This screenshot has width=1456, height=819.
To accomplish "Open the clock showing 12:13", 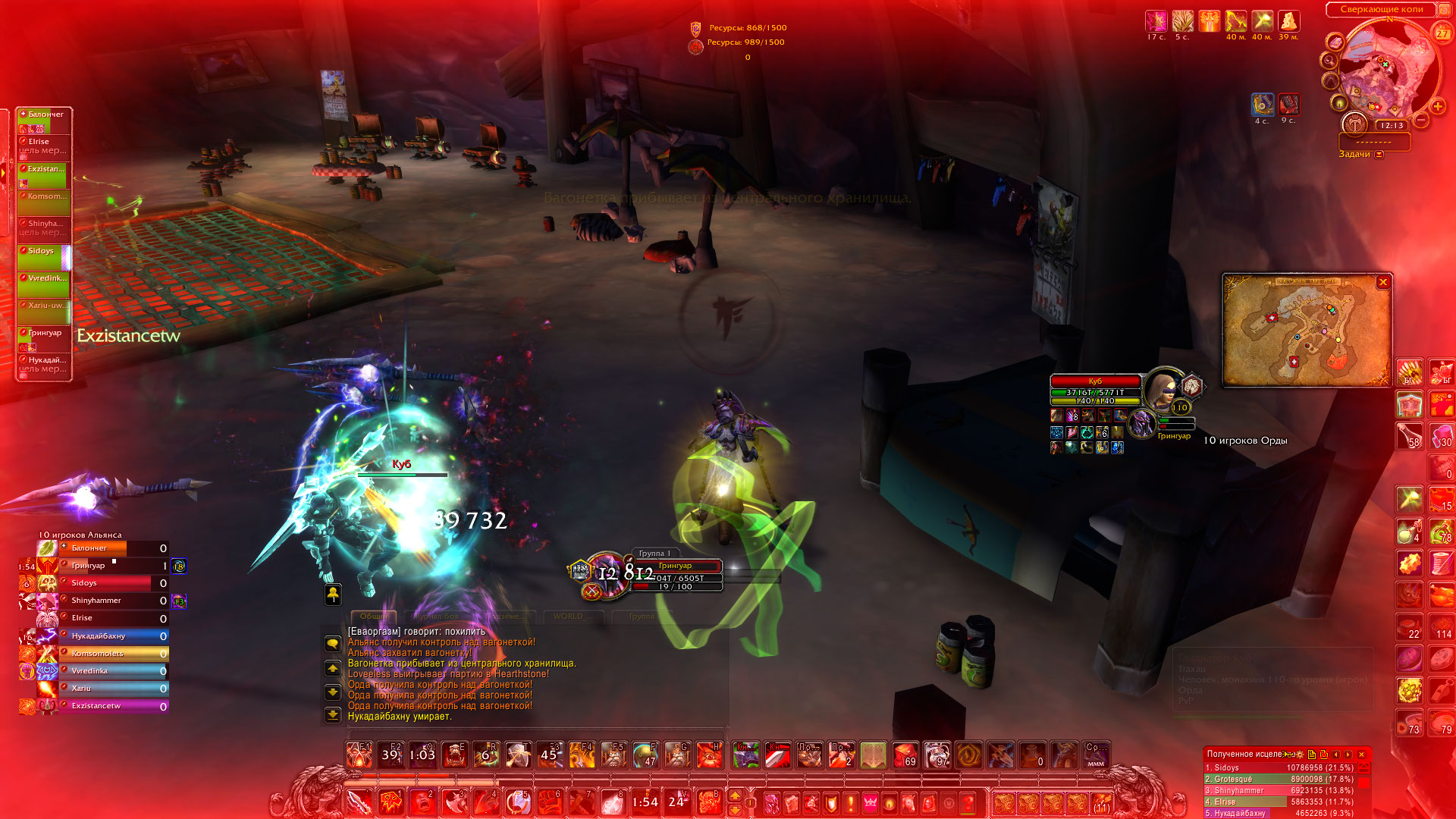I will (x=1392, y=126).
